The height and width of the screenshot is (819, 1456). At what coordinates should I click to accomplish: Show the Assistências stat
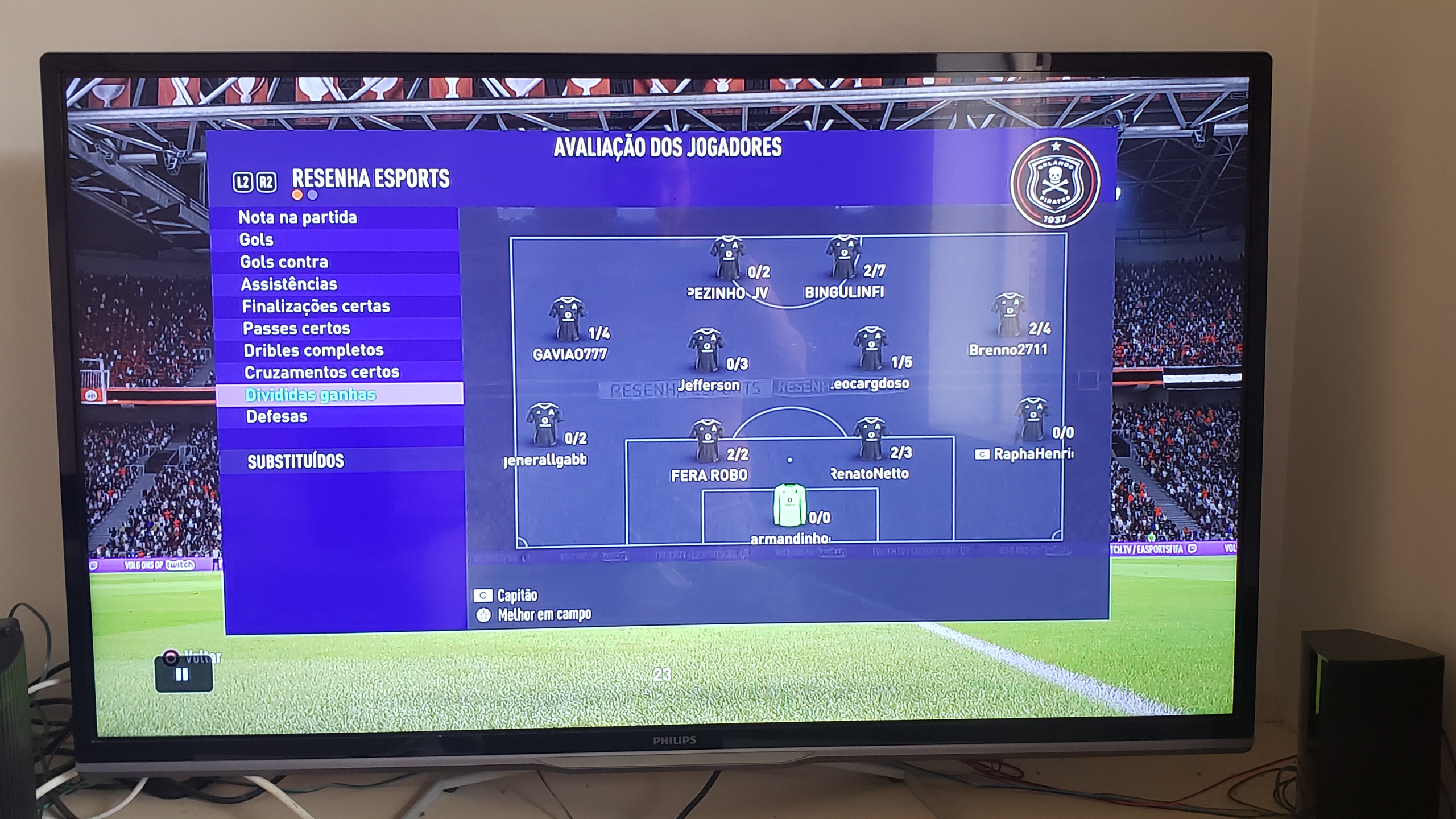click(x=289, y=284)
